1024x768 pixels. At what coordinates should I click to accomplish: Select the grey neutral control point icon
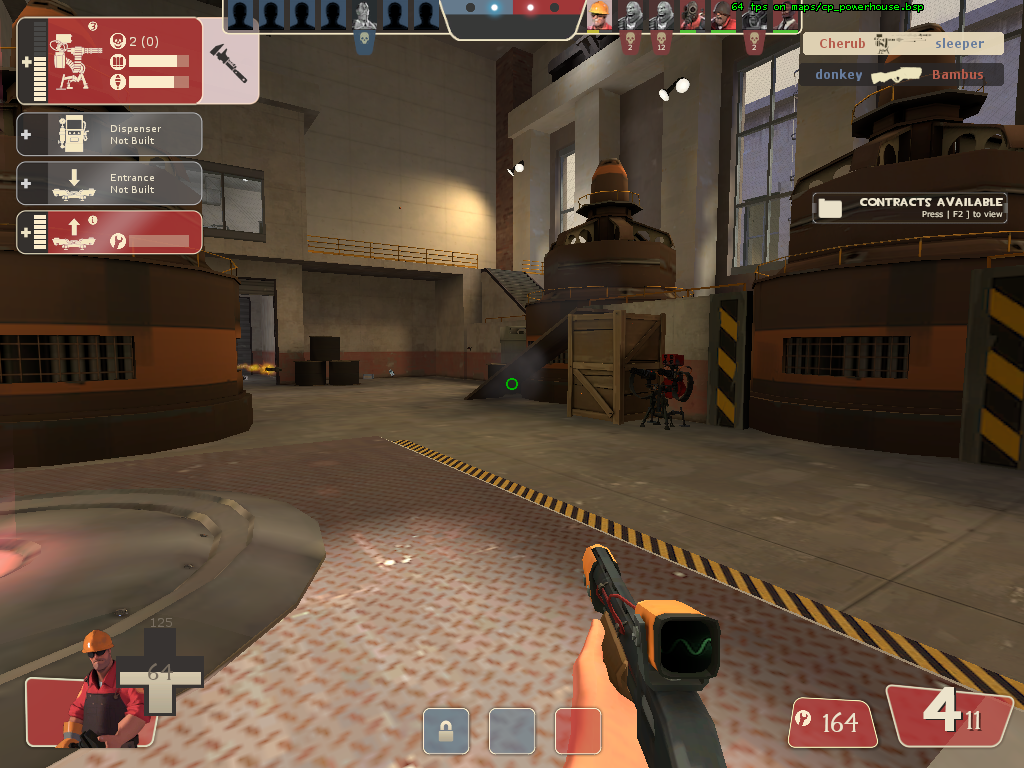tap(511, 730)
